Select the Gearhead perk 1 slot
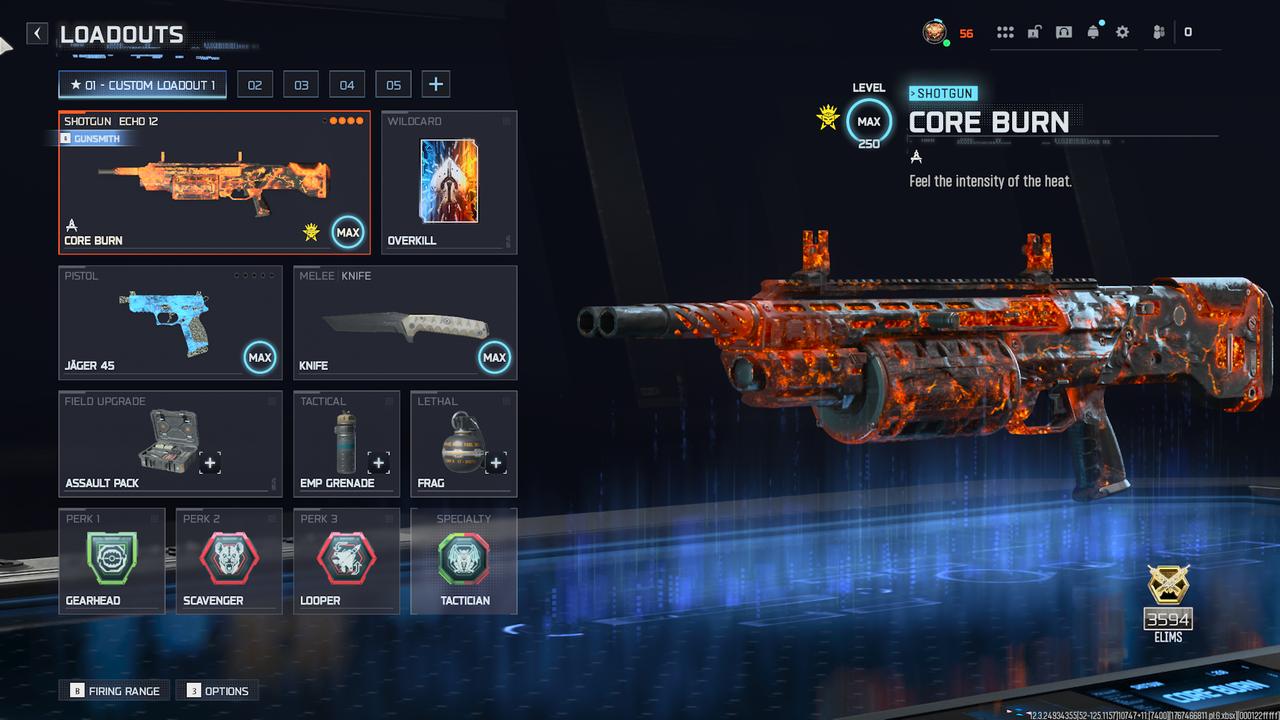The image size is (1280, 720). tap(111, 560)
